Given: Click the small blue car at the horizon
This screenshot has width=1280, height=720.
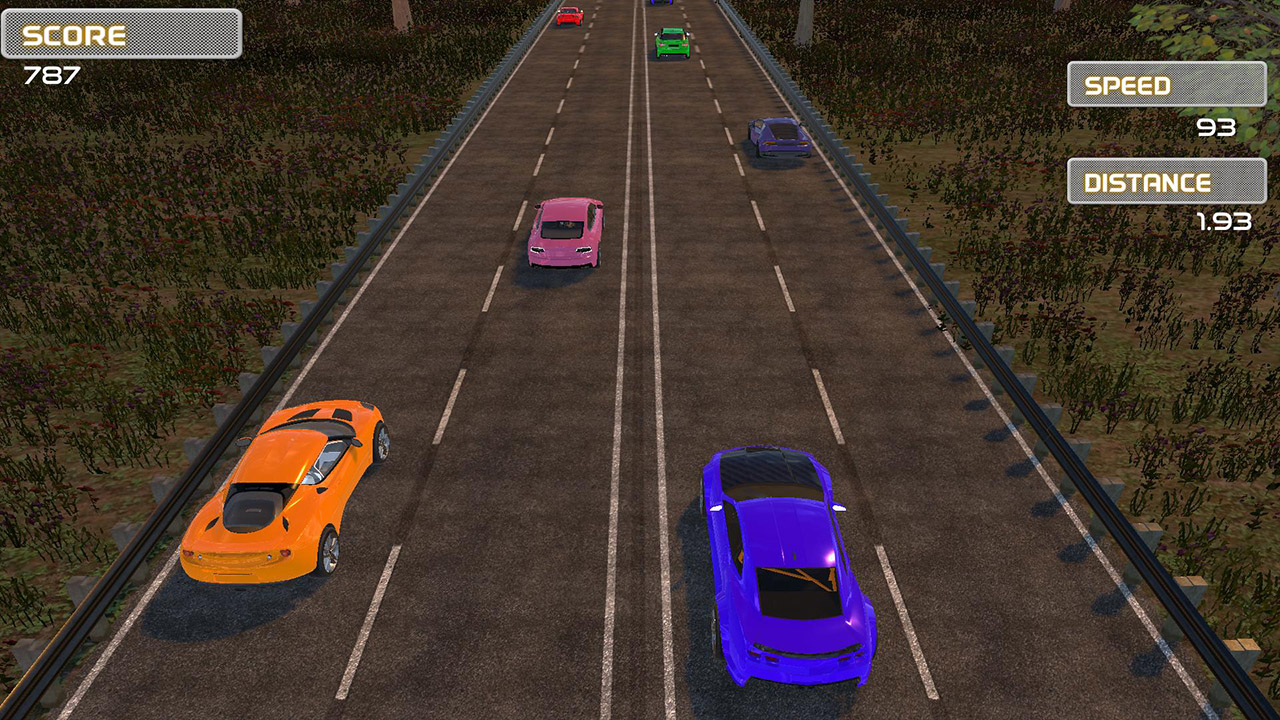Looking at the screenshot, I should tap(661, 6).
